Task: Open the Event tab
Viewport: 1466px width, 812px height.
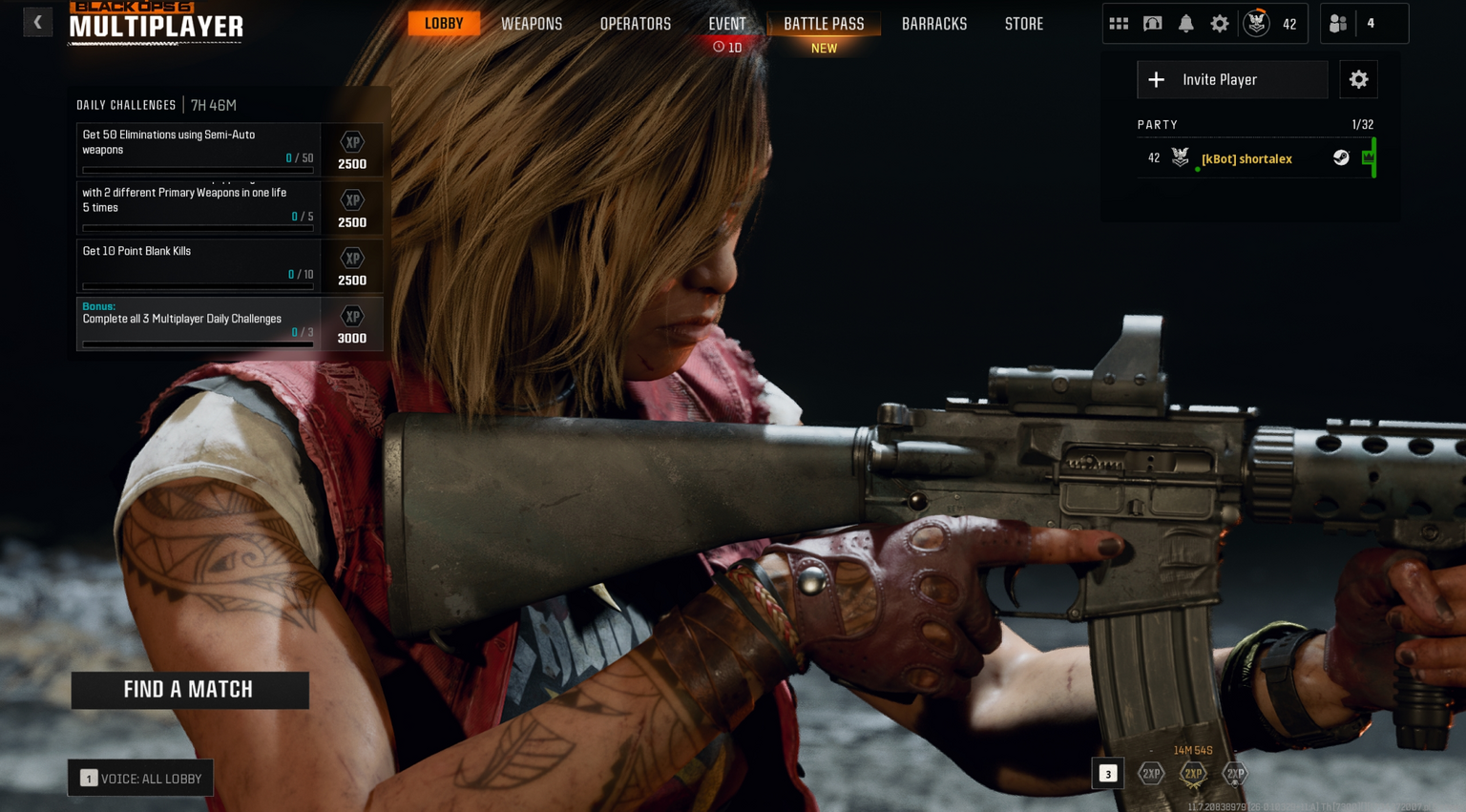Action: coord(727,24)
